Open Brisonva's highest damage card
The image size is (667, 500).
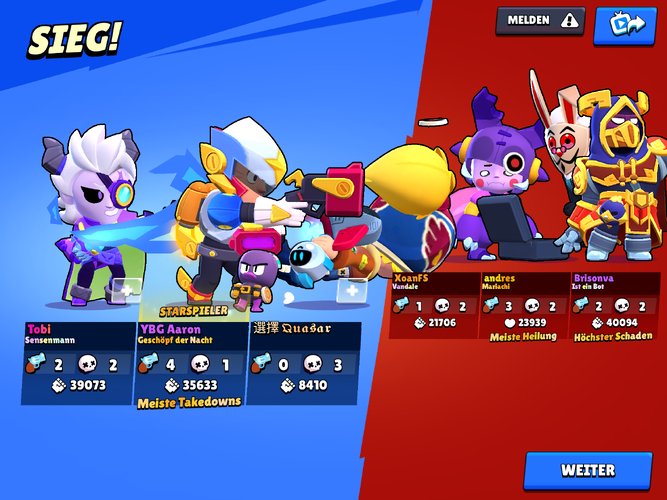coord(612,306)
